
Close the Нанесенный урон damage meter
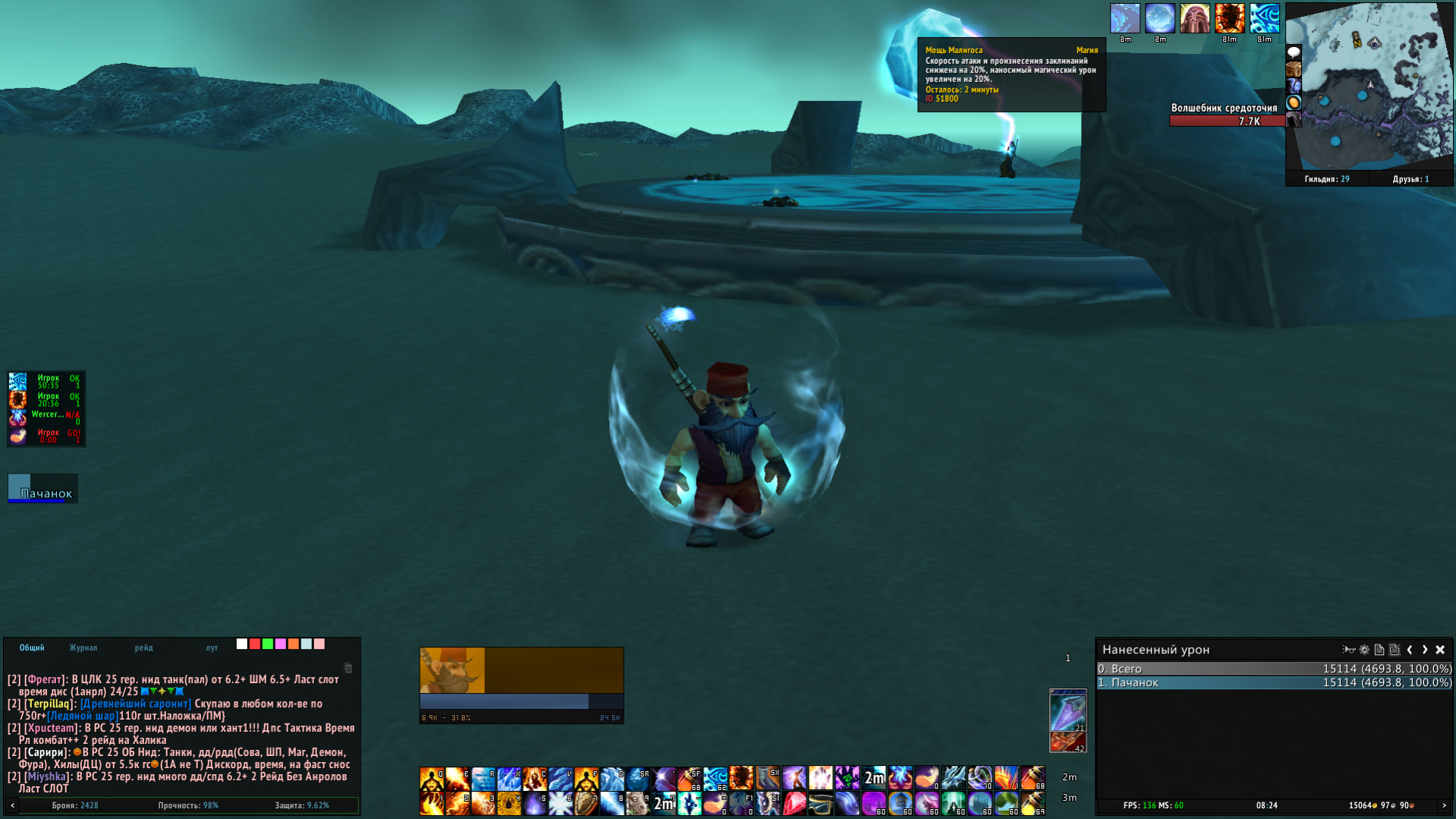coord(1440,650)
